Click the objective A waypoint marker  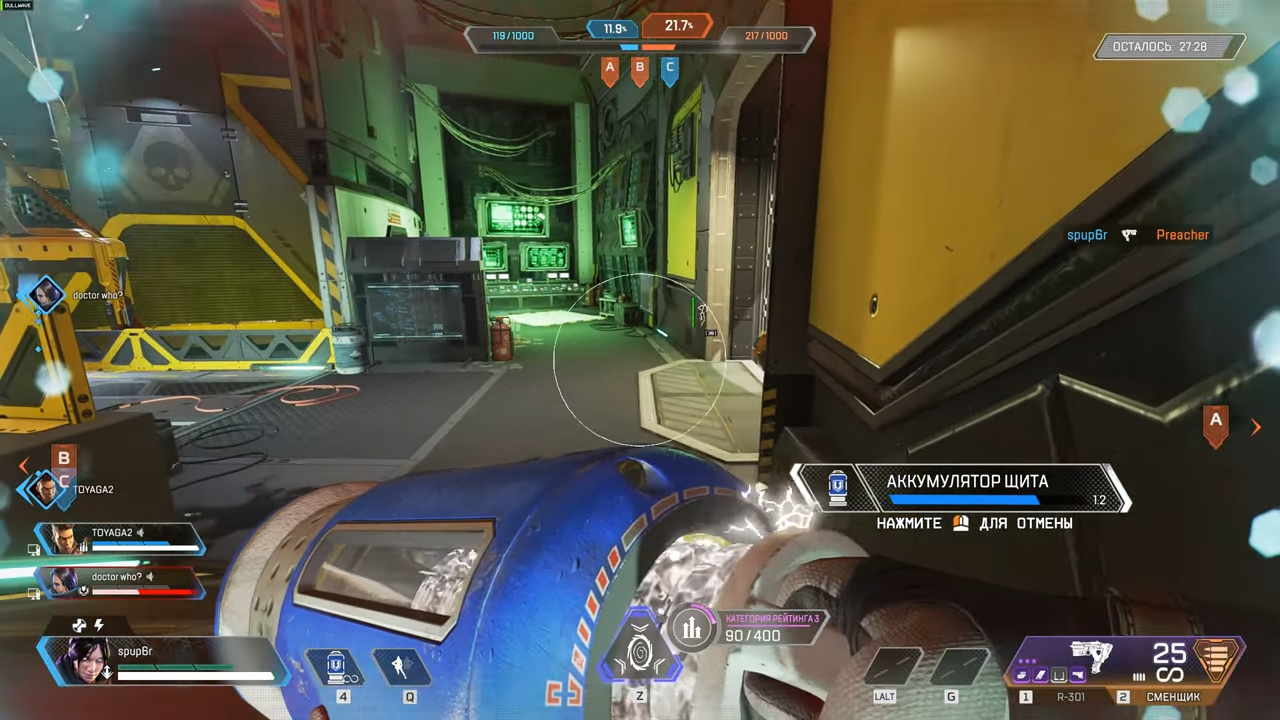pos(1216,424)
